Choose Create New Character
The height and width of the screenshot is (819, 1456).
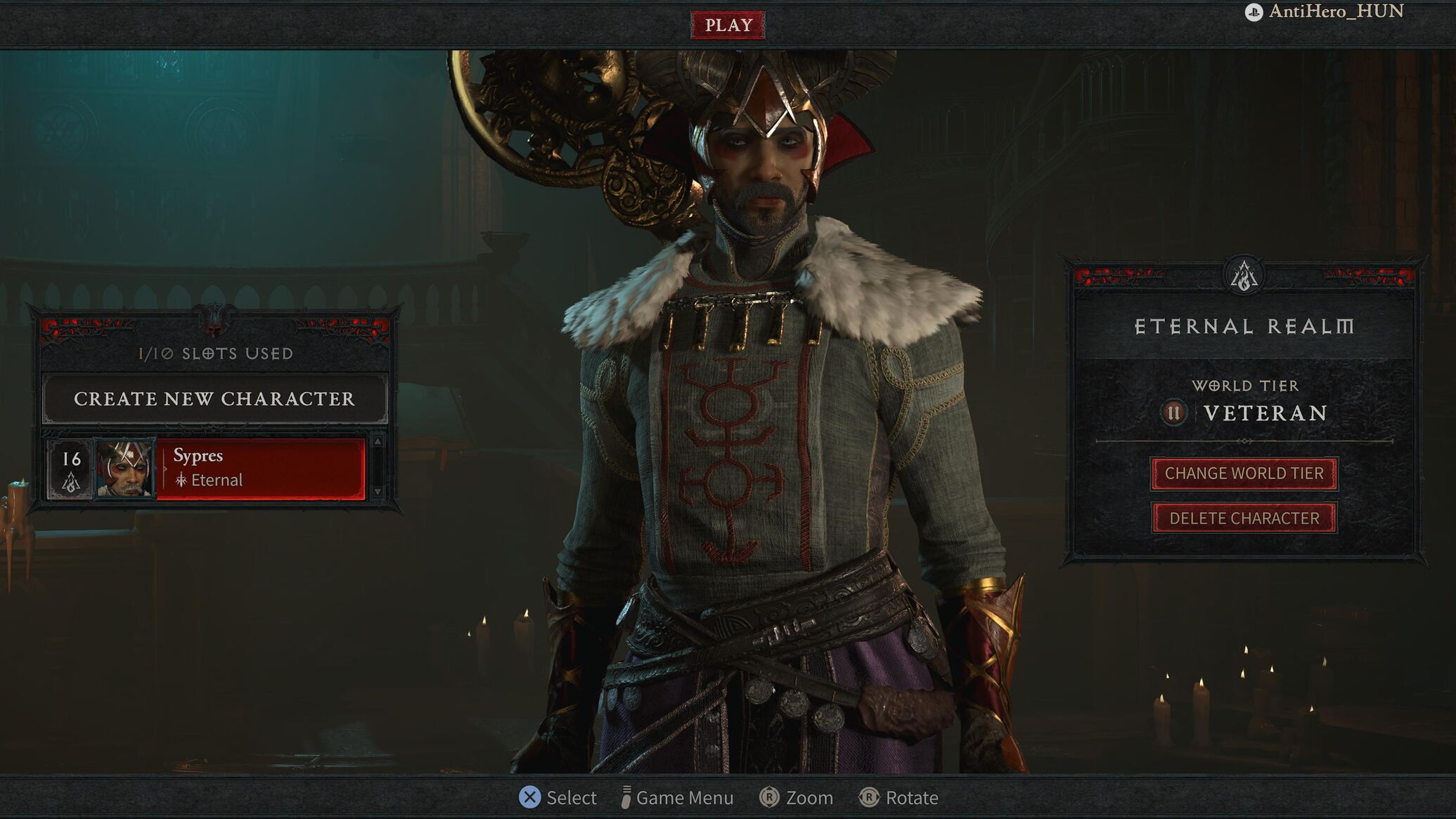tap(214, 399)
